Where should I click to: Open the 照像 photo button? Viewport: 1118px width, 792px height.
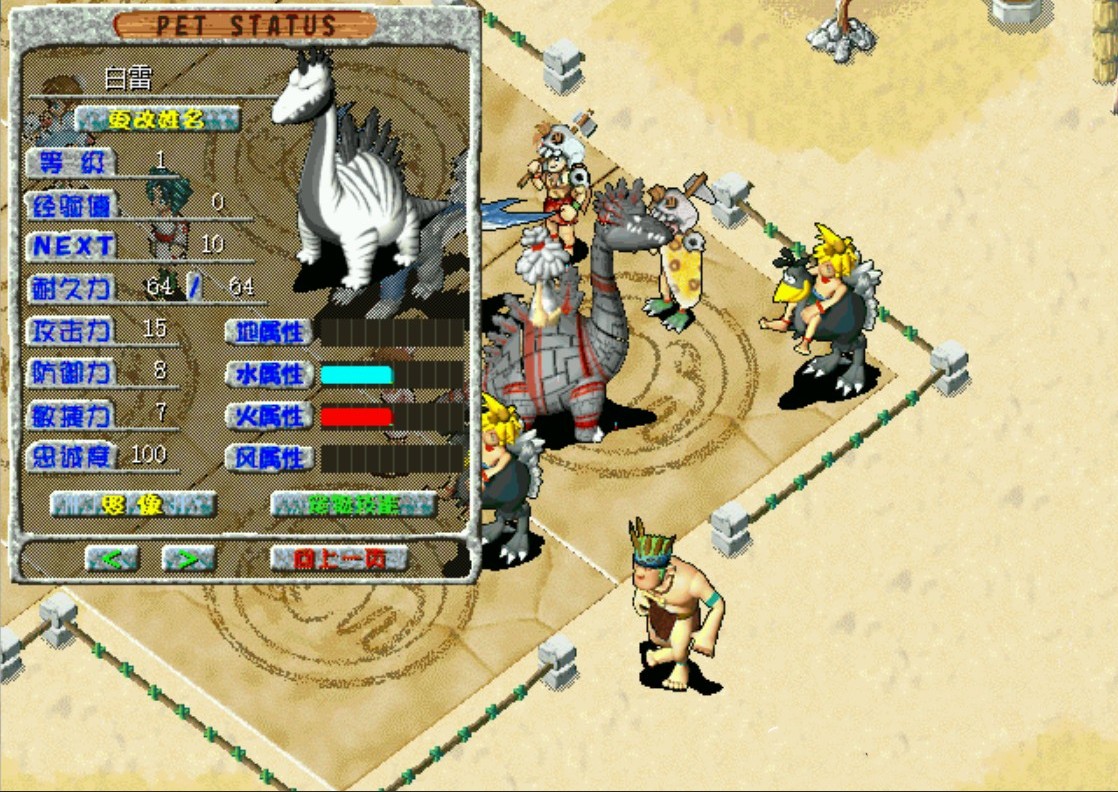133,505
